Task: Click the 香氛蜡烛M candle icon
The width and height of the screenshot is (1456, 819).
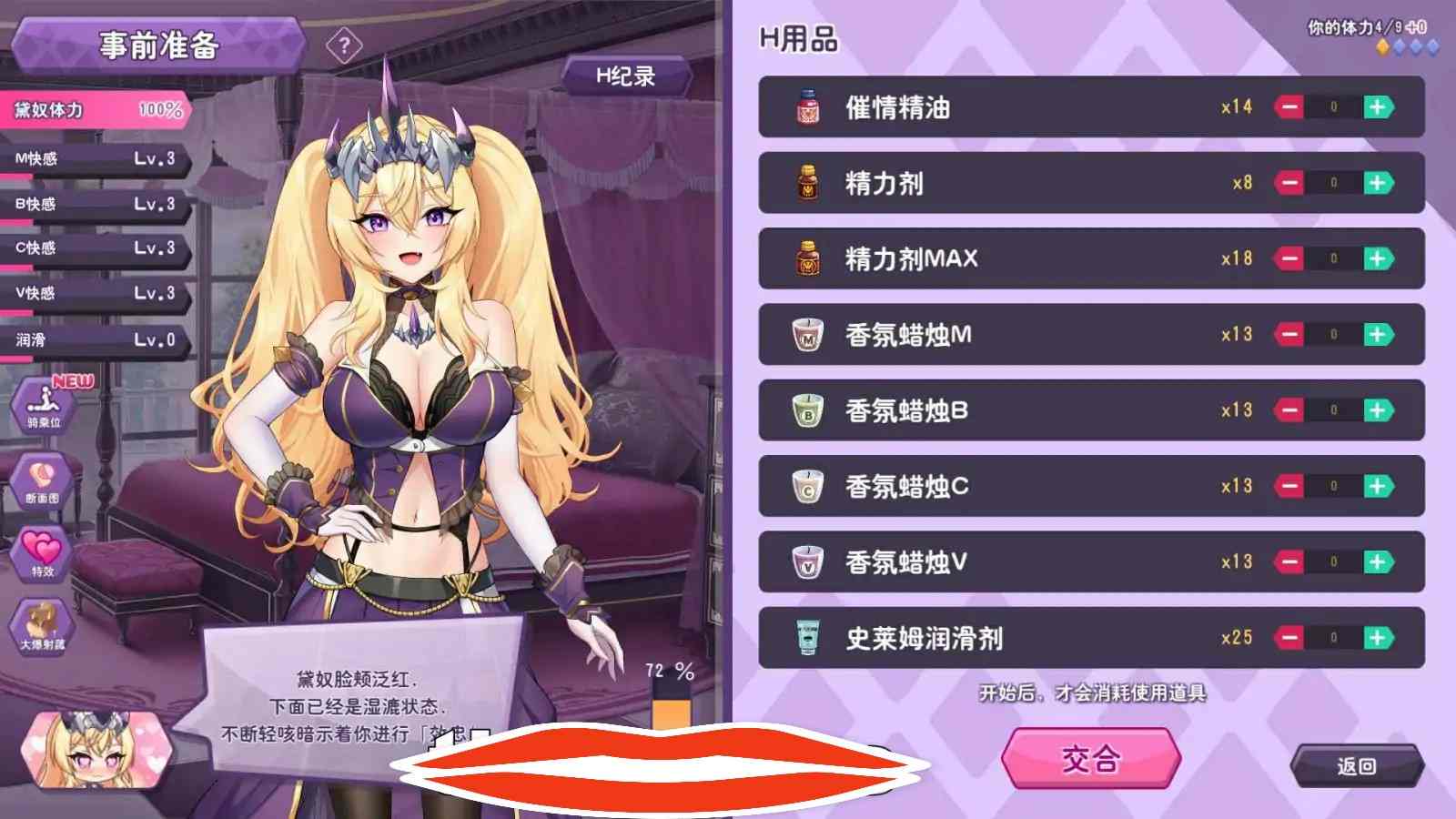Action: [804, 334]
